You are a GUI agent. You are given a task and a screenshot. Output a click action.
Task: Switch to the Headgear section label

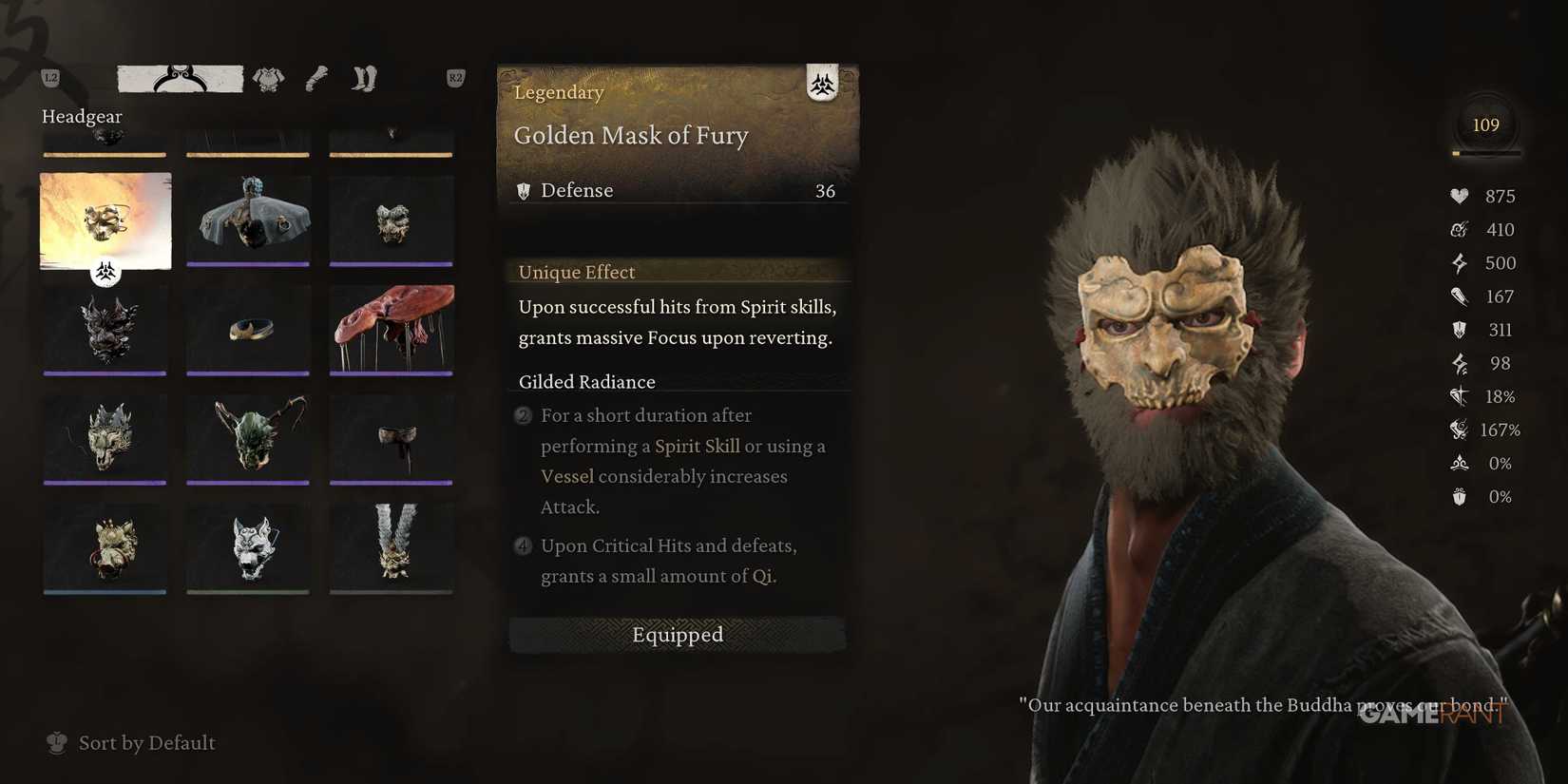click(x=81, y=116)
